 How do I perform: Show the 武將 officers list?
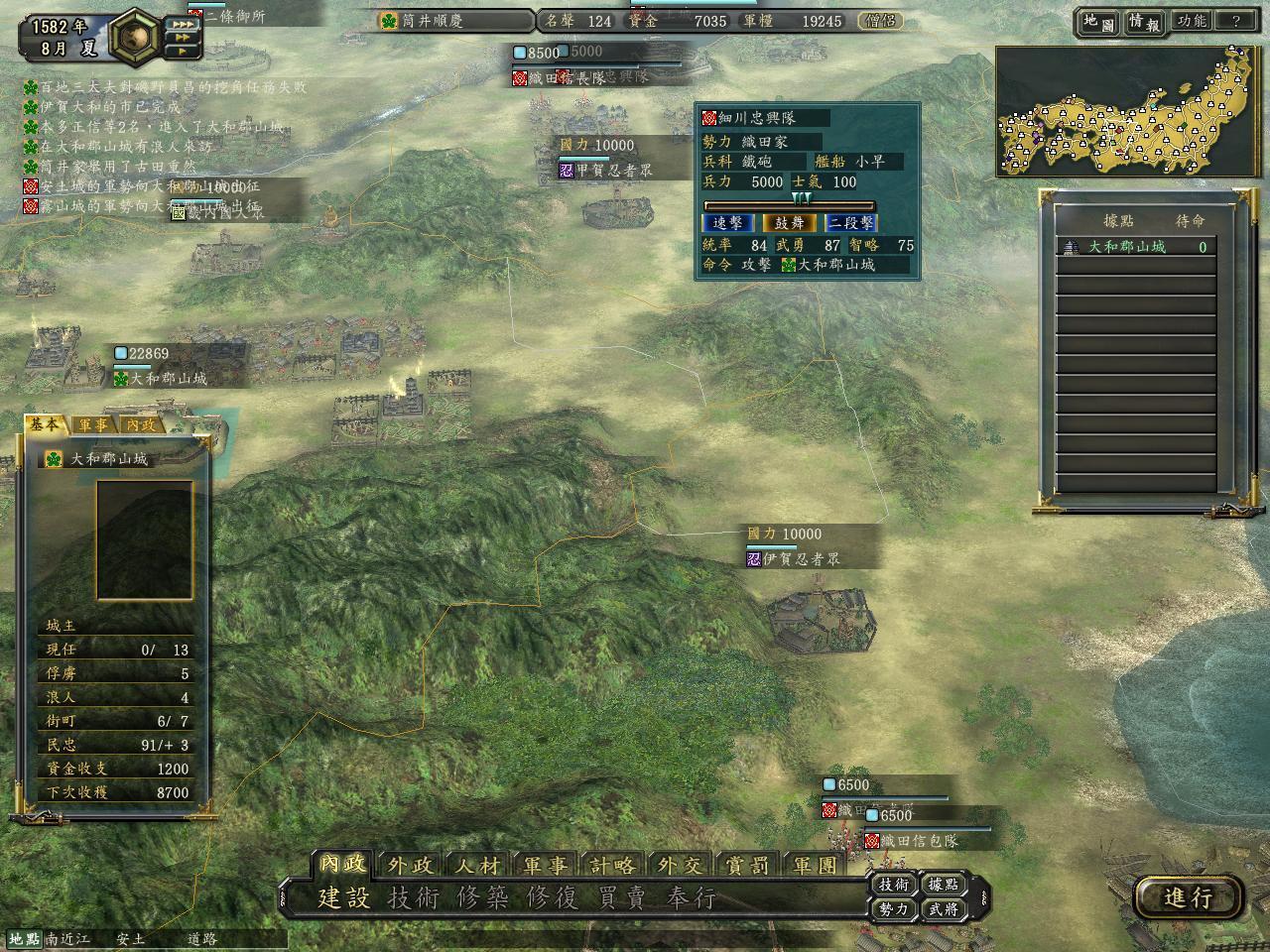click(x=943, y=908)
